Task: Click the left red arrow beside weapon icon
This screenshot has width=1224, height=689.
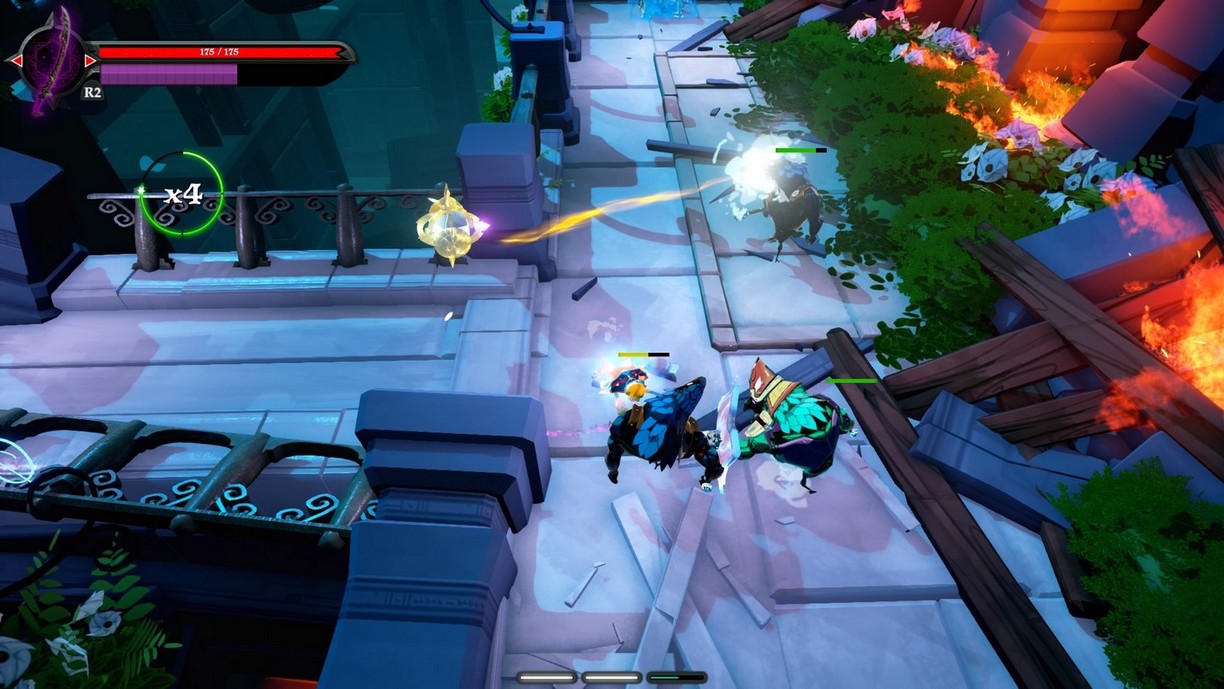Action: click(15, 60)
